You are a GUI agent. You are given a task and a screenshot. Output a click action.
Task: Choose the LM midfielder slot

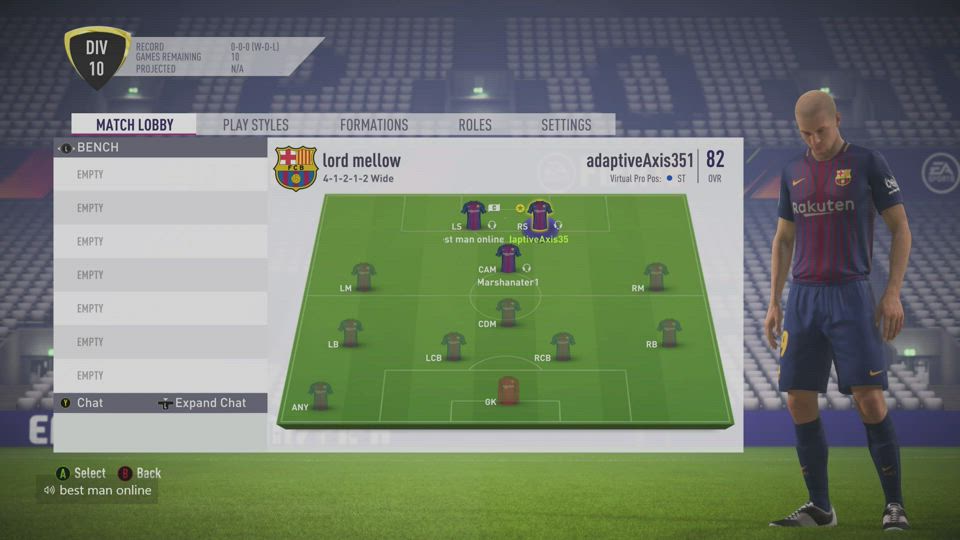pyautogui.click(x=363, y=276)
